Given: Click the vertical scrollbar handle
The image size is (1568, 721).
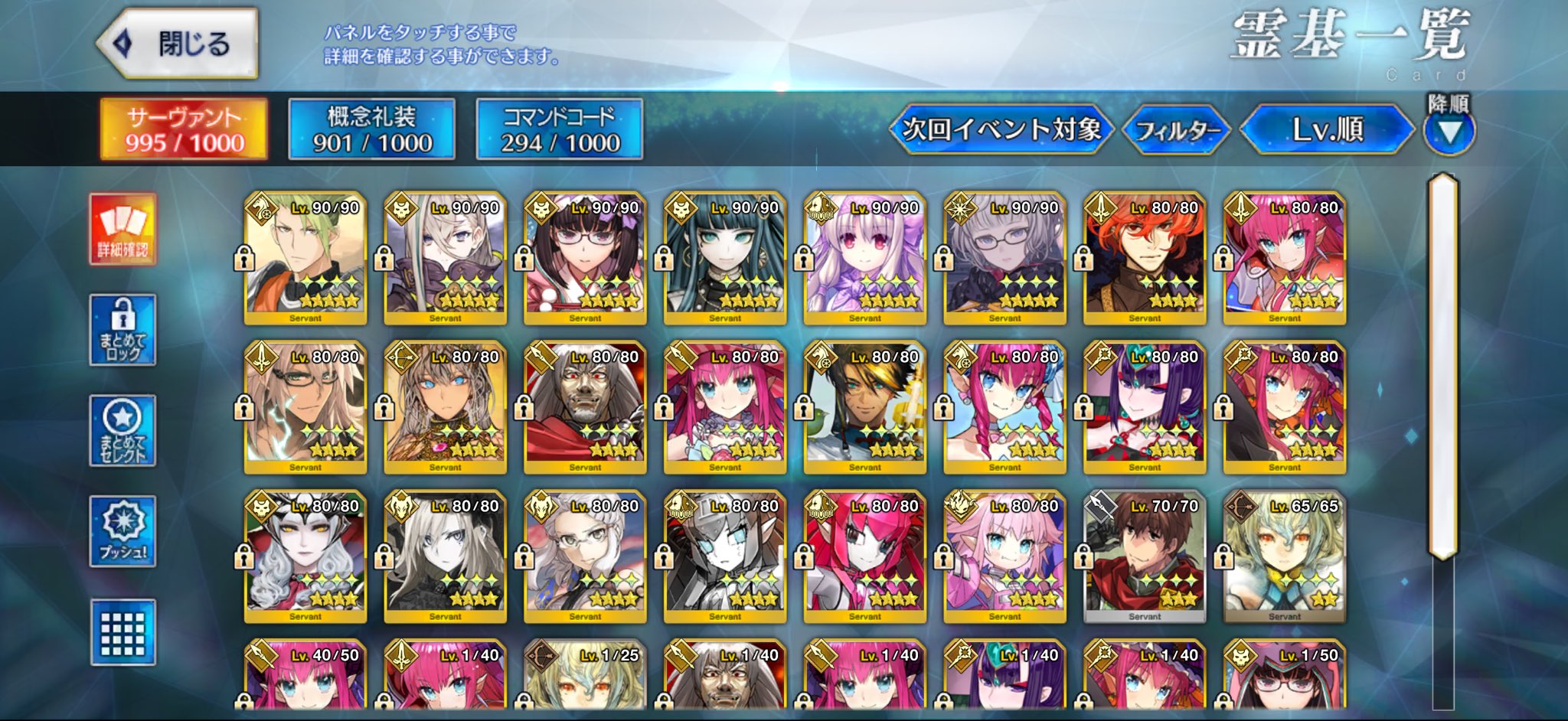Looking at the screenshot, I should tap(1443, 366).
